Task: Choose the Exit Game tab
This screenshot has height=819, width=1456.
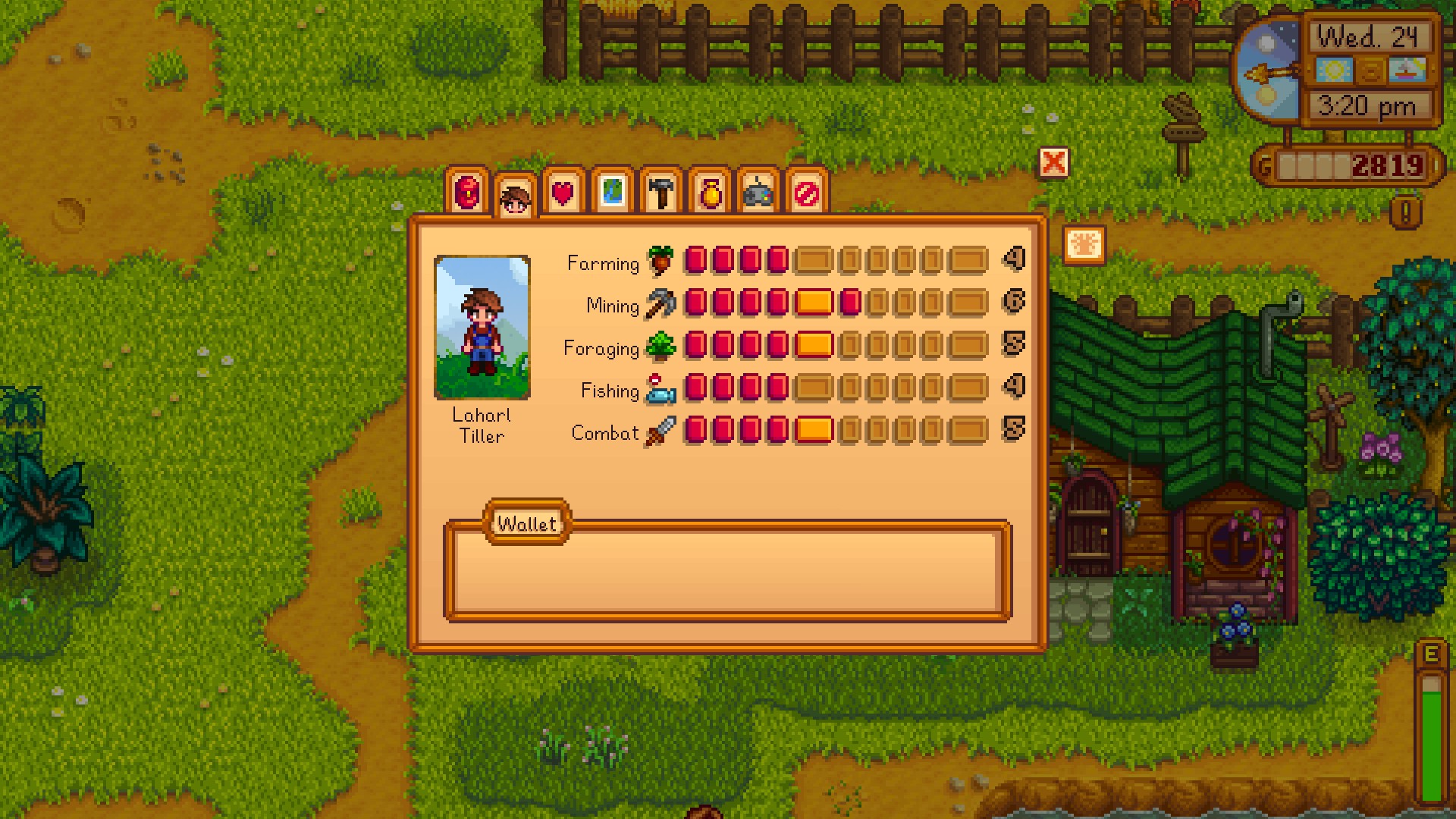Action: (x=806, y=192)
